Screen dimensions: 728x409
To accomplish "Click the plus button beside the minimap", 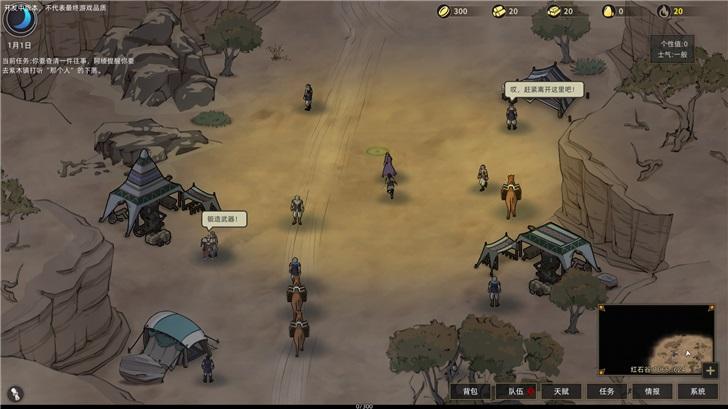I will (711, 370).
